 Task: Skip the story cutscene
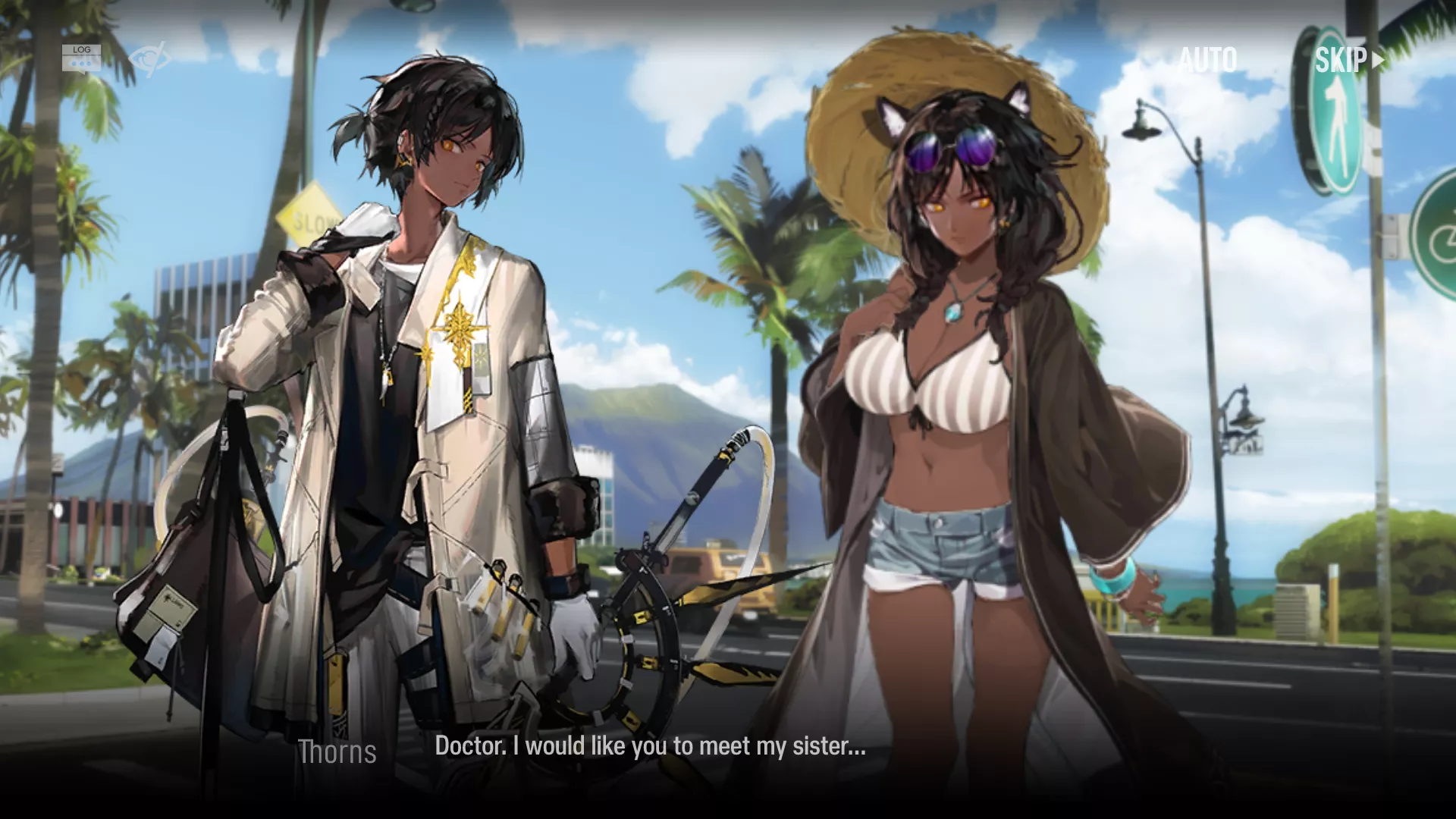1348,60
